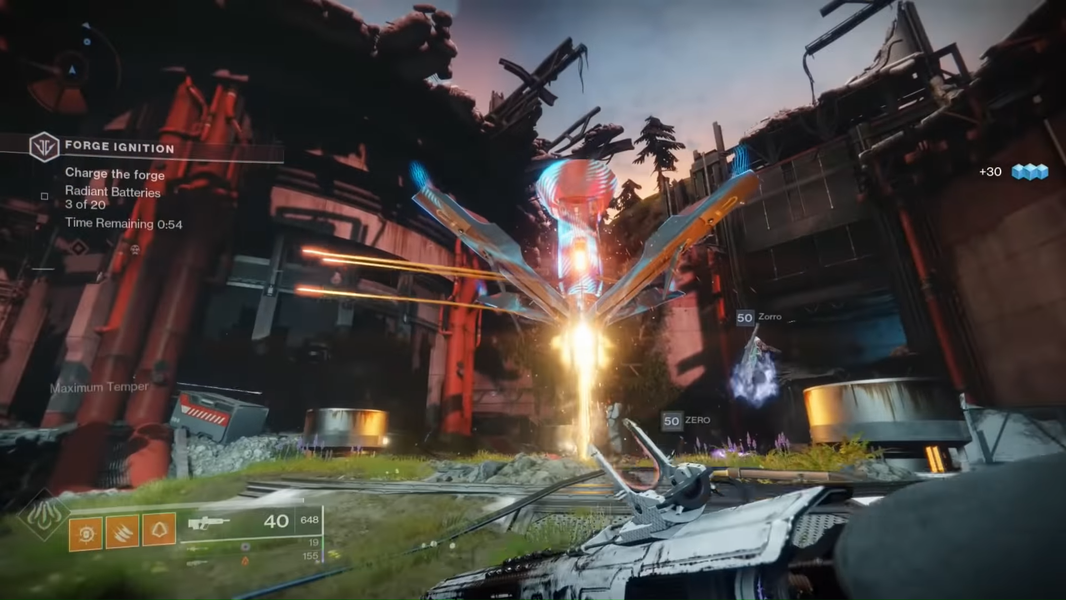
Task: Activate the class ability icon
Action: pos(159,531)
